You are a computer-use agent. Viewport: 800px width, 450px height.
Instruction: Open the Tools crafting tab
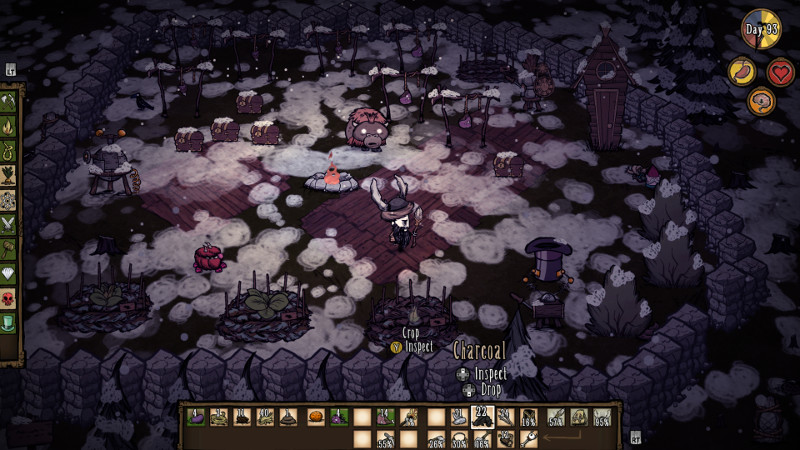point(10,104)
